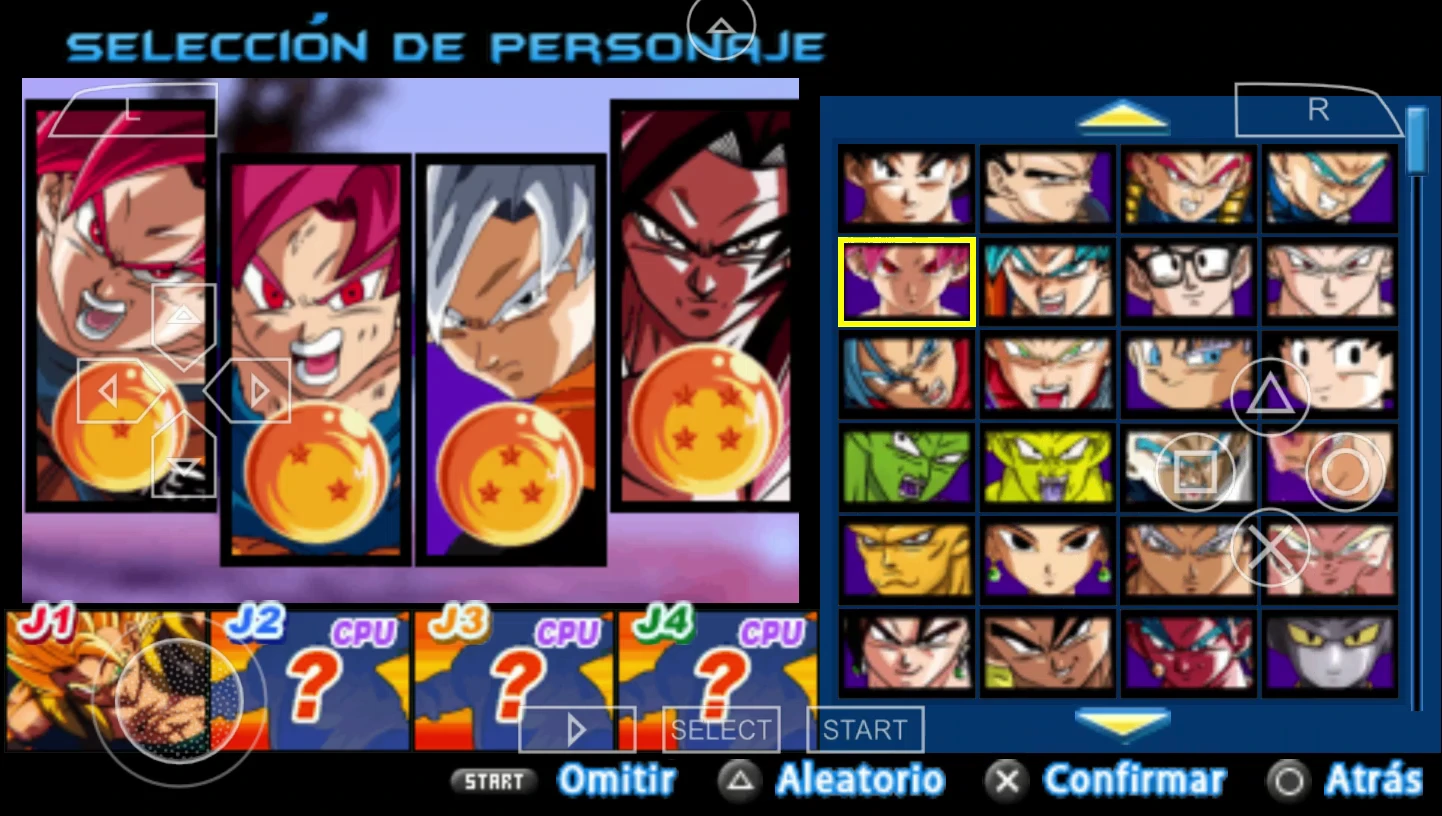The image size is (1442, 816).
Task: Tap the down arrow below the roster
Action: coord(1123,723)
